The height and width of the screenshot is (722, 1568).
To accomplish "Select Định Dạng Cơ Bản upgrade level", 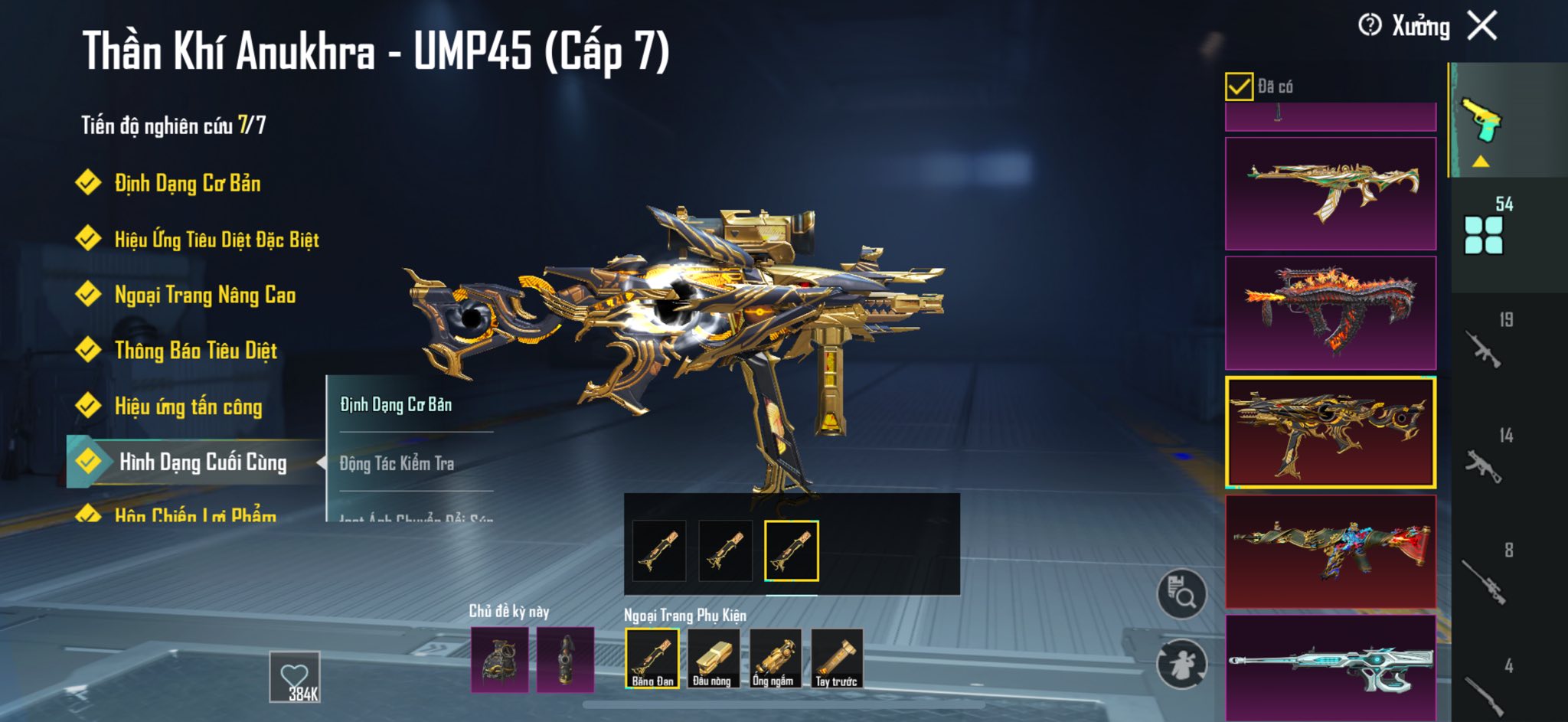I will 187,184.
